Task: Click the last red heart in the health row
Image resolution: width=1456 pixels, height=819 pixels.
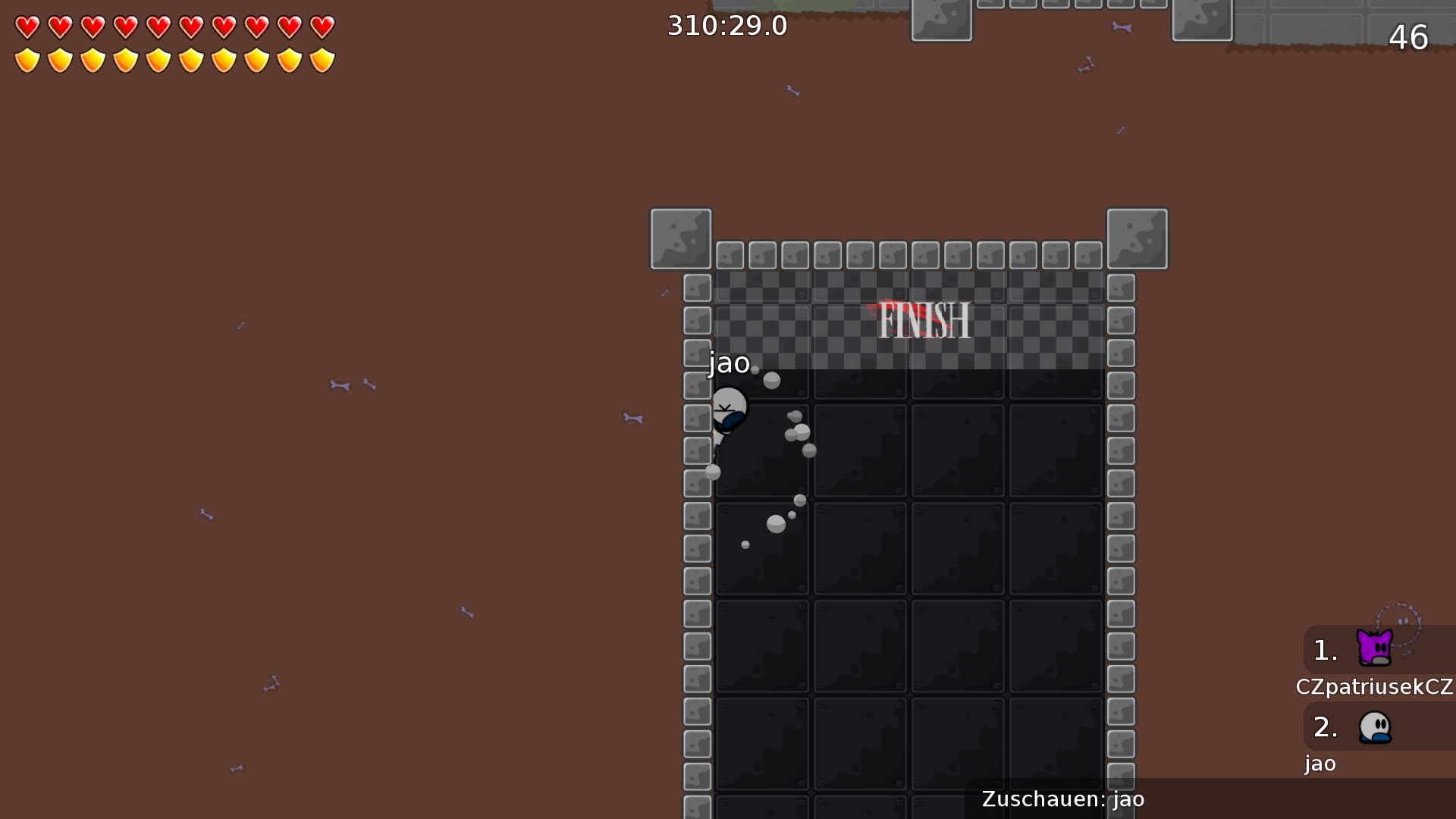Action: click(x=321, y=27)
